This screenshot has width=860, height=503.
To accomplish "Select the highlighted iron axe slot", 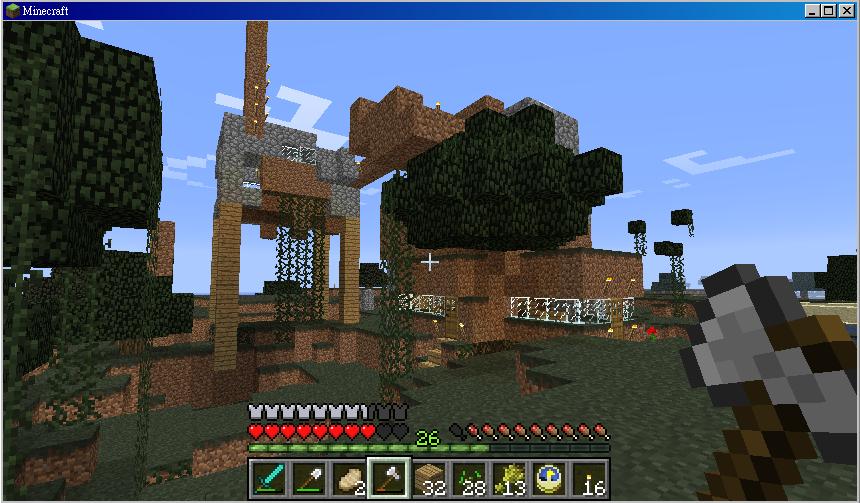I will (x=388, y=479).
